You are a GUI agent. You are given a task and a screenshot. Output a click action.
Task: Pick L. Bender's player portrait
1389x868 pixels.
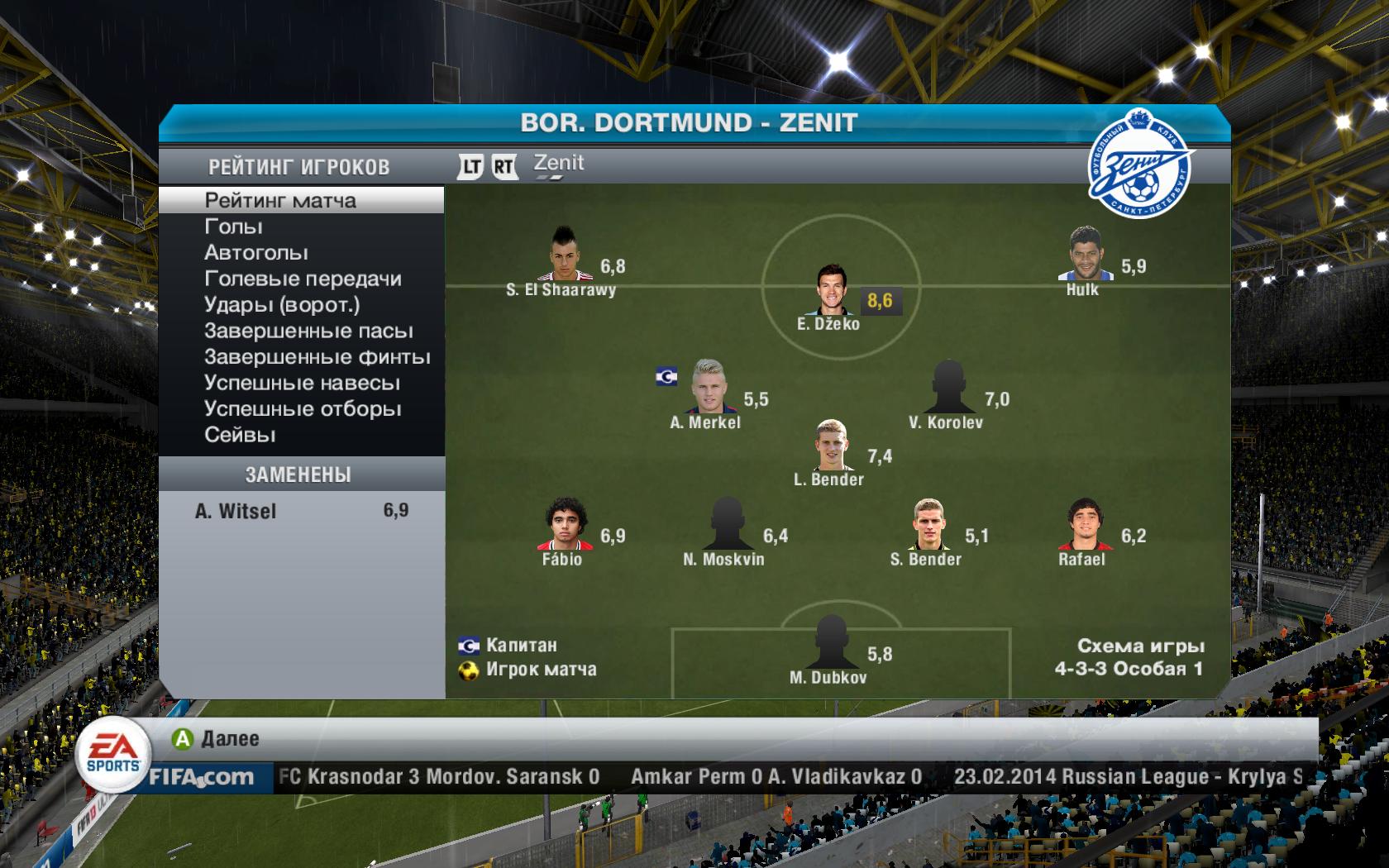tap(831, 446)
